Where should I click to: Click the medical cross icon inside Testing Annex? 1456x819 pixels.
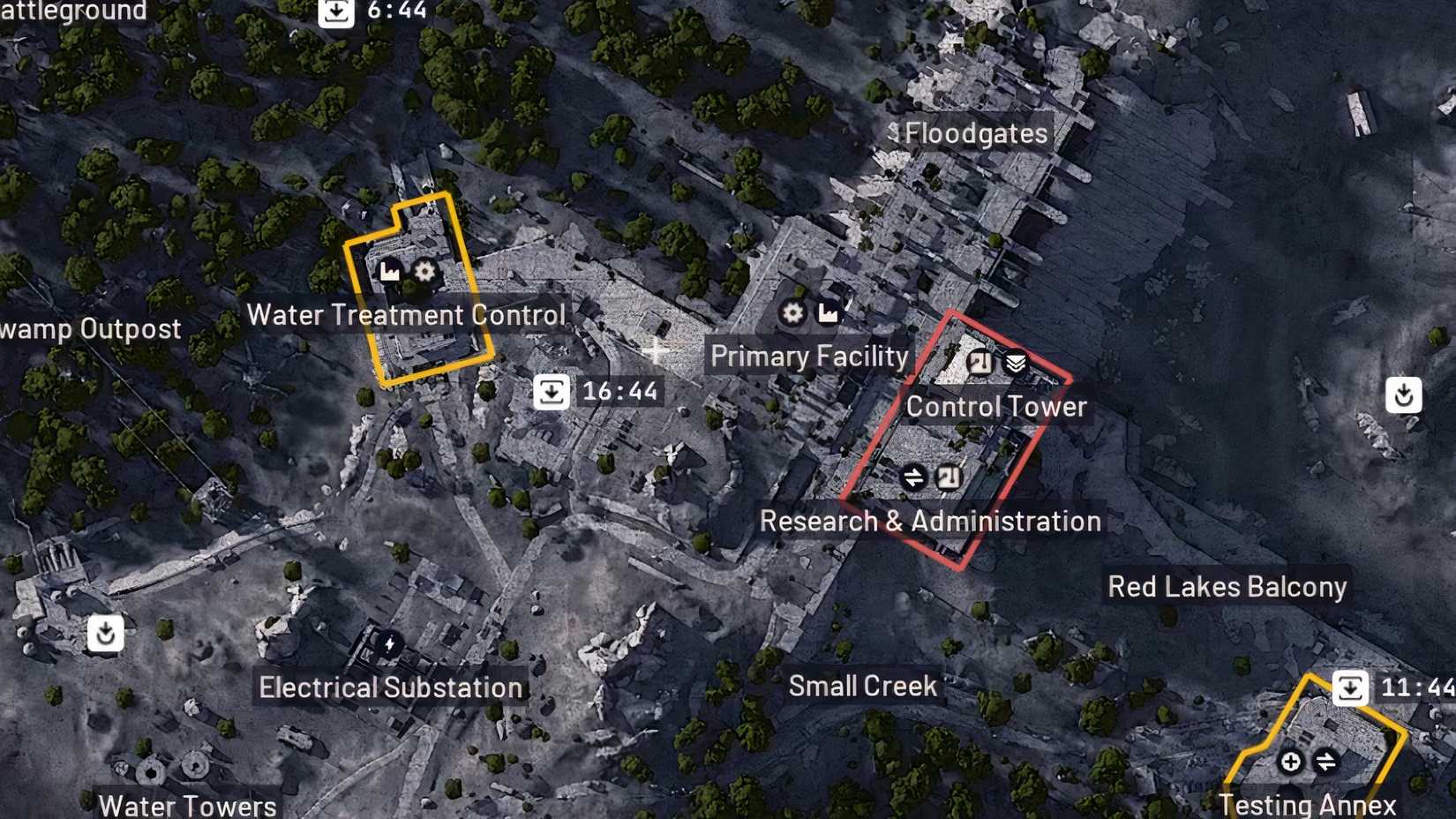[x=1290, y=760]
